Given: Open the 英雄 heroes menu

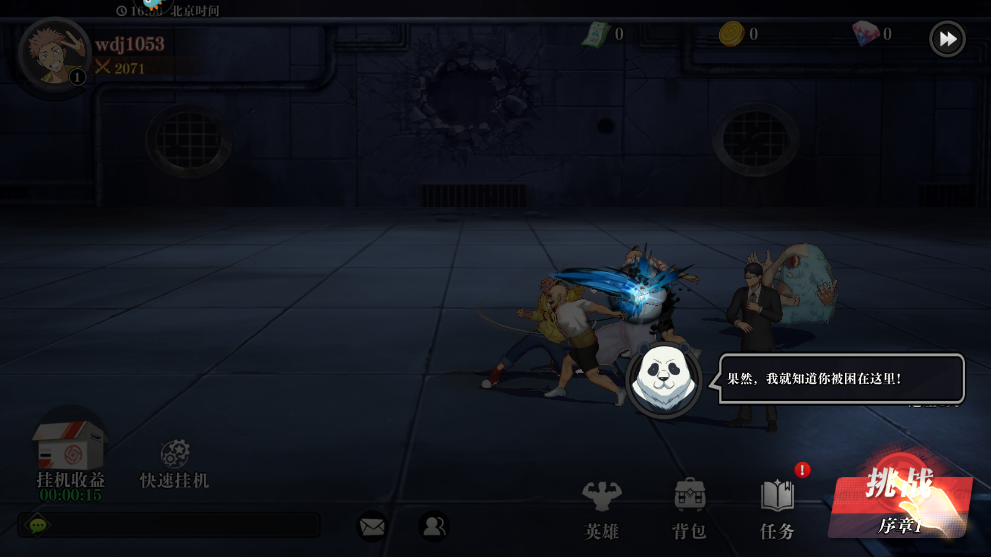Looking at the screenshot, I should (x=602, y=508).
